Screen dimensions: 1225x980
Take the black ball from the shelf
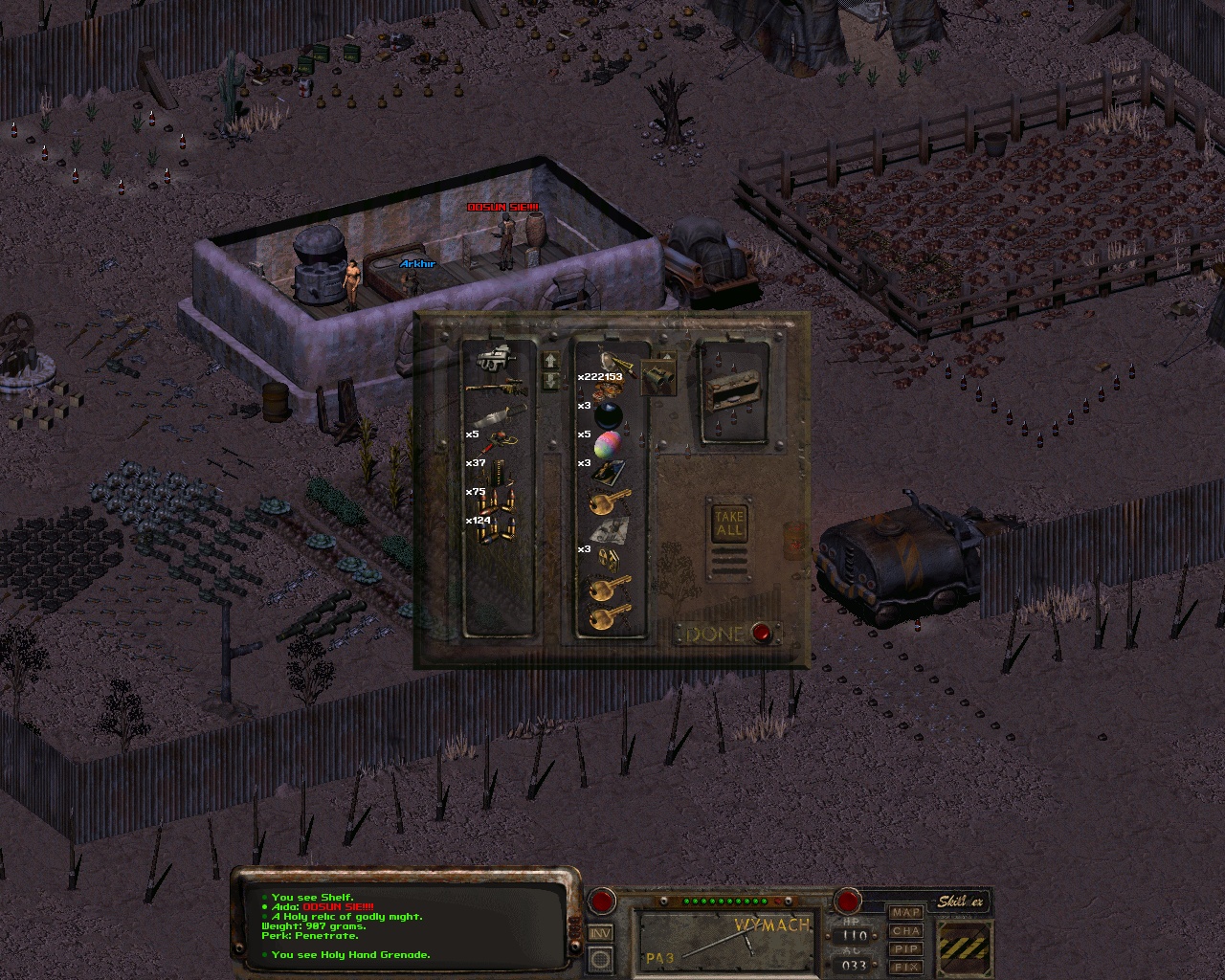click(x=610, y=414)
